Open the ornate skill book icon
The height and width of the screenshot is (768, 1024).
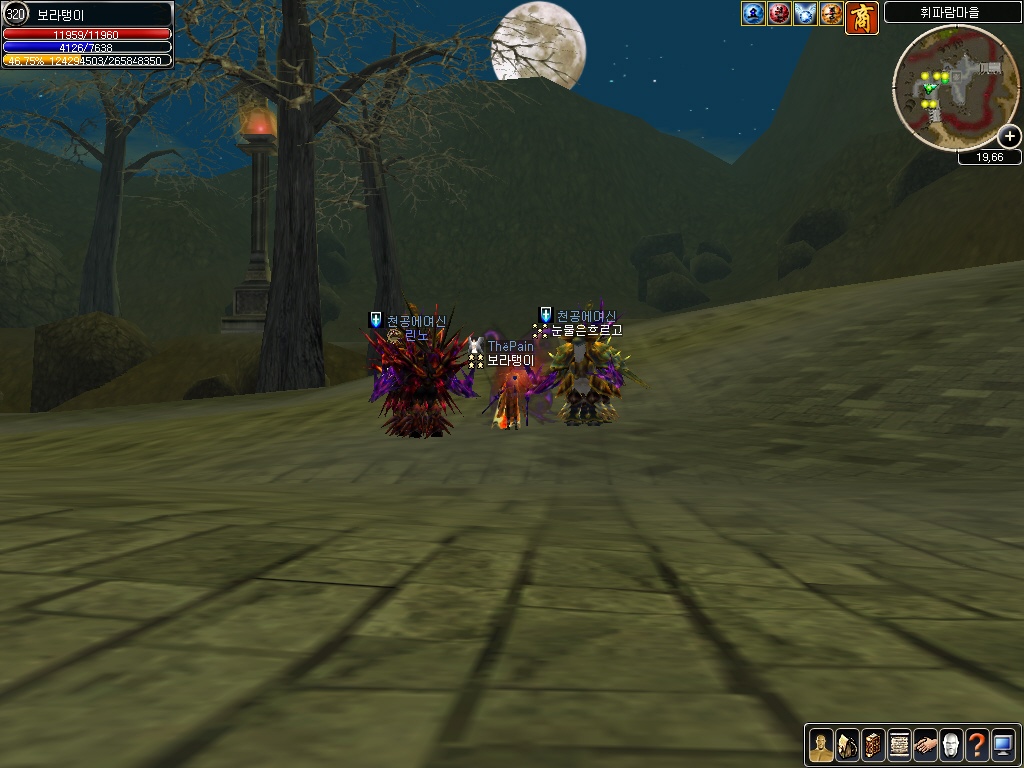pyautogui.click(x=873, y=745)
